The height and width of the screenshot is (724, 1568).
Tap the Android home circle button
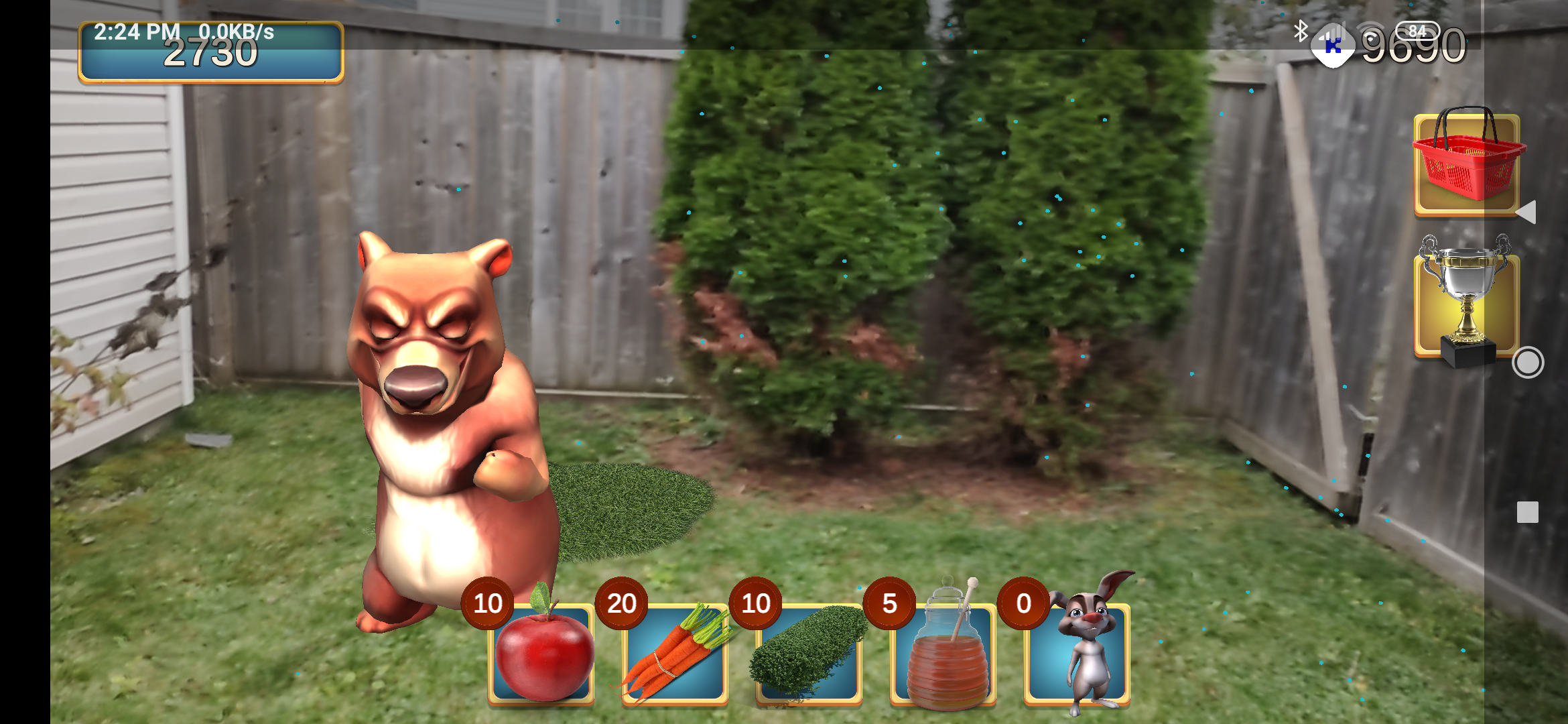click(x=1528, y=363)
